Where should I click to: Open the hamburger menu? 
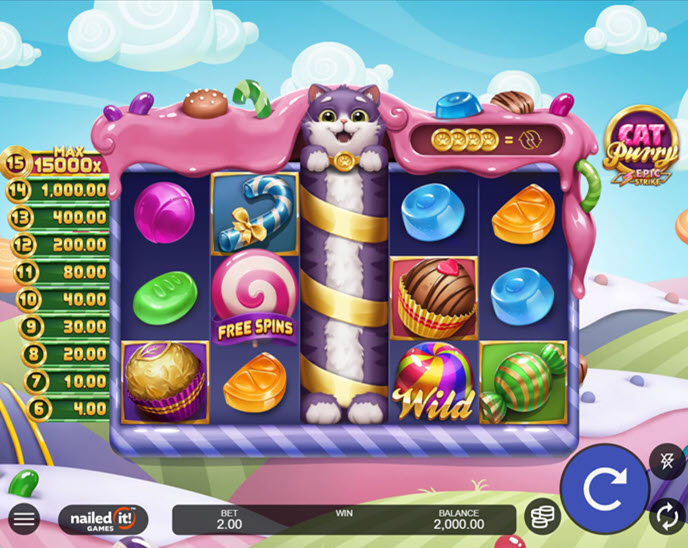[x=24, y=518]
